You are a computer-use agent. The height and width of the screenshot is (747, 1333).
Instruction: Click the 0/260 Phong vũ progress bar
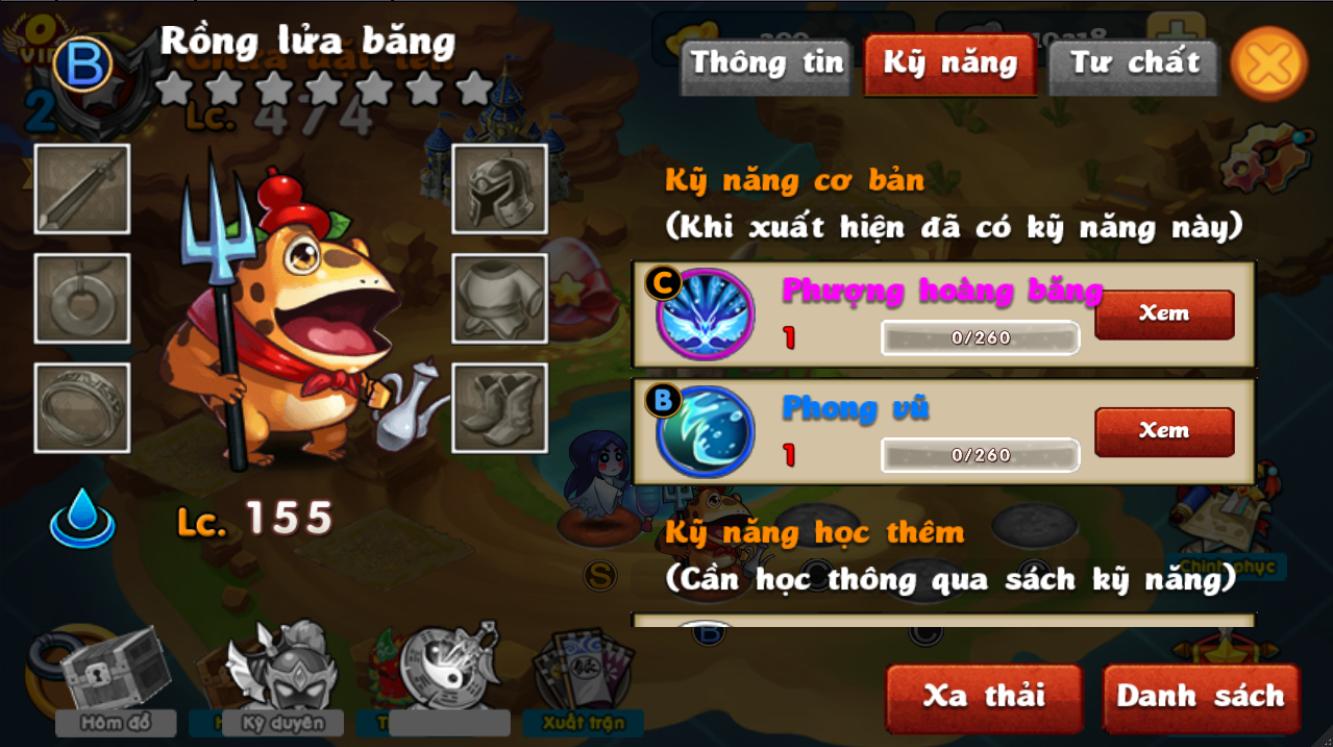(979, 455)
